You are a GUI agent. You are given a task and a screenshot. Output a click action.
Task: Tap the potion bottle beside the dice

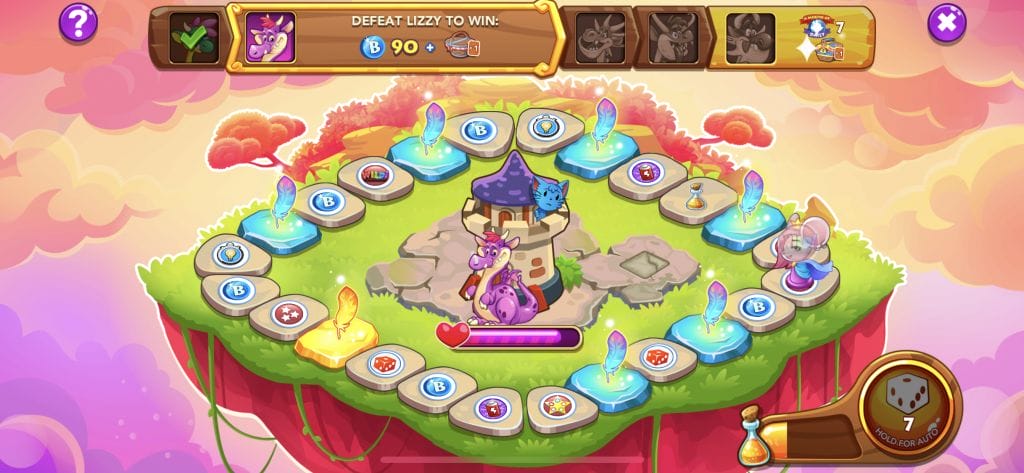tap(757, 435)
